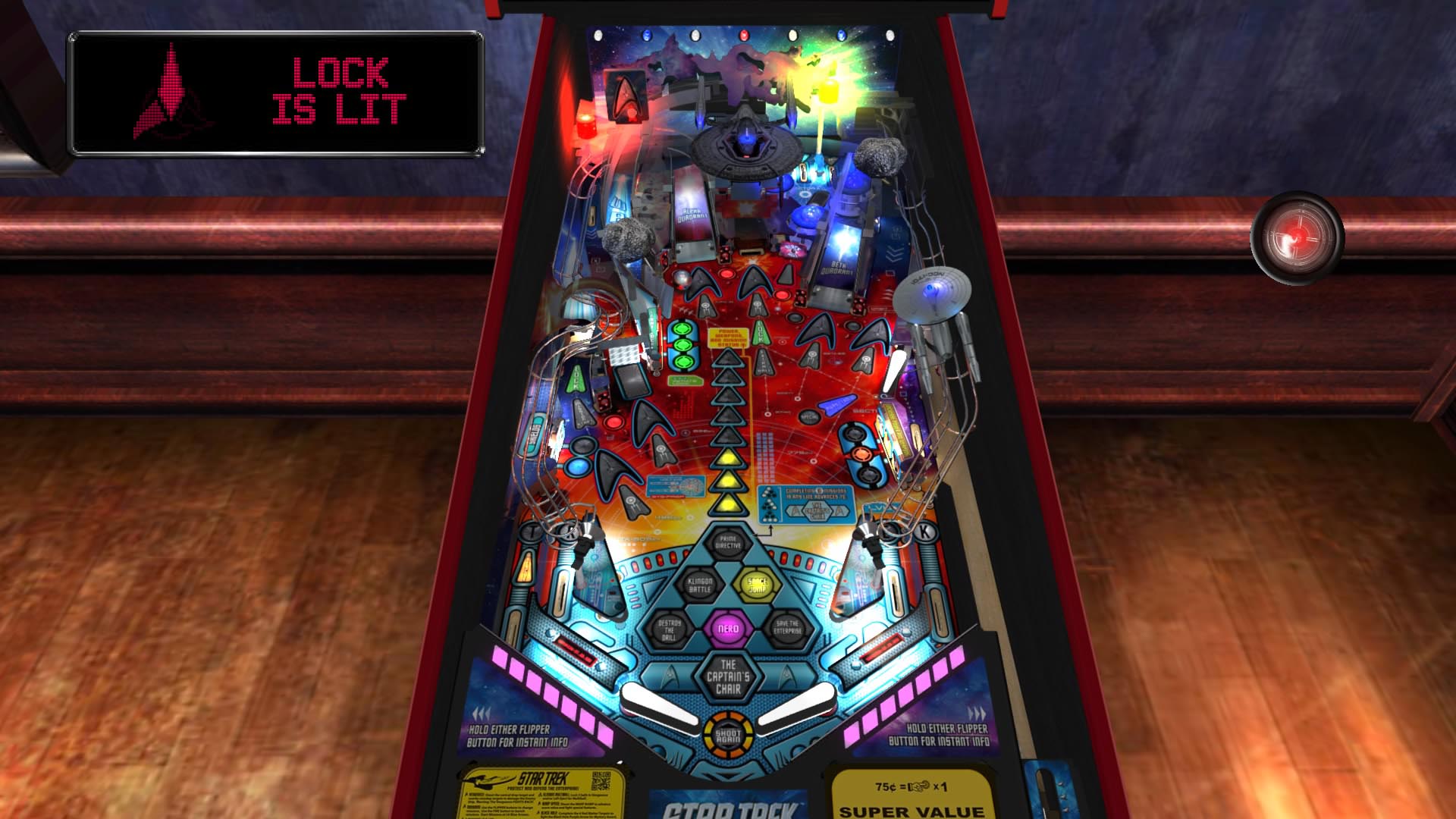Toggle the Shoot Again light between the flippers
The image size is (1456, 819).
pyautogui.click(x=730, y=736)
